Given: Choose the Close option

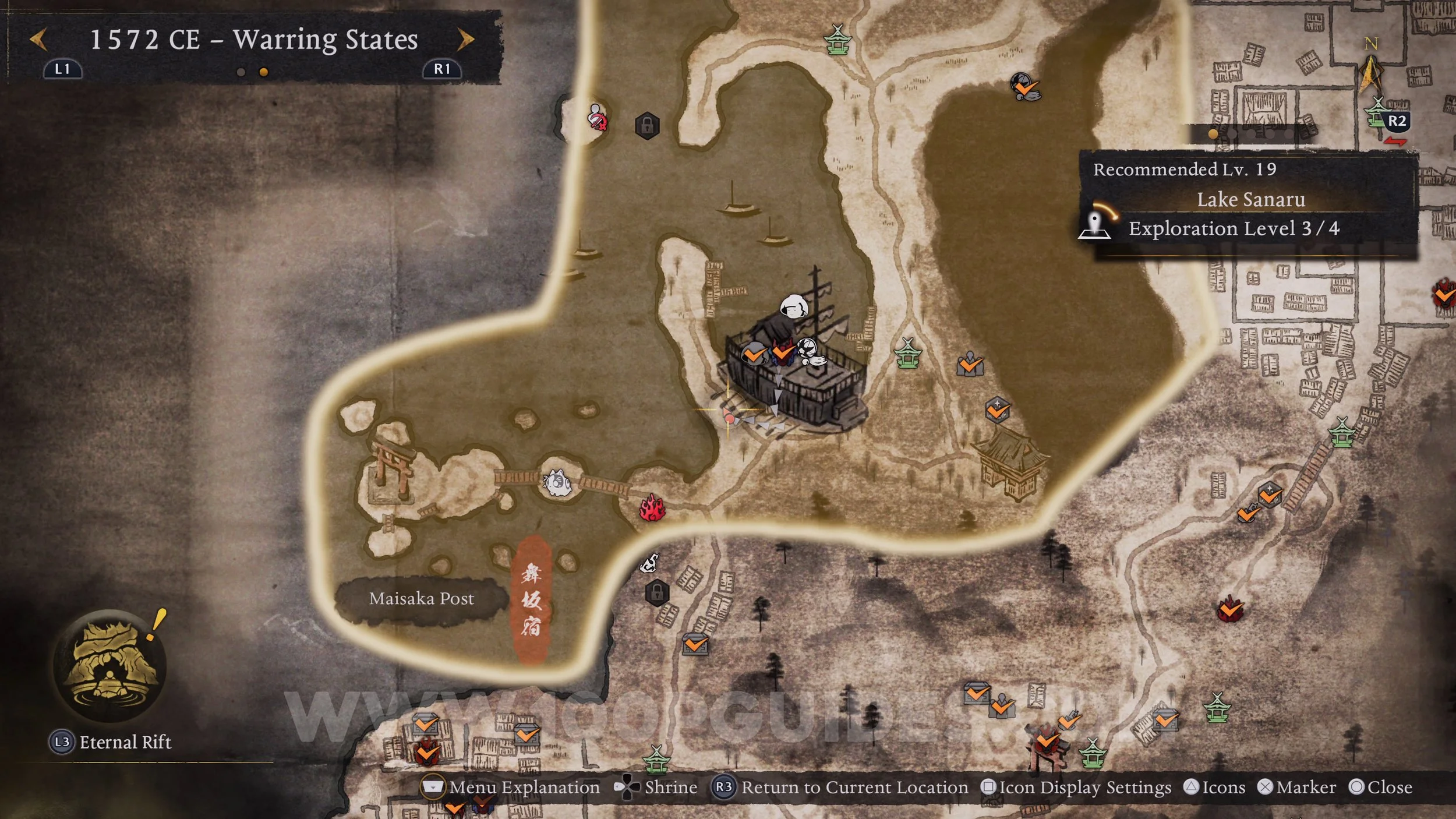Looking at the screenshot, I should click(1381, 788).
